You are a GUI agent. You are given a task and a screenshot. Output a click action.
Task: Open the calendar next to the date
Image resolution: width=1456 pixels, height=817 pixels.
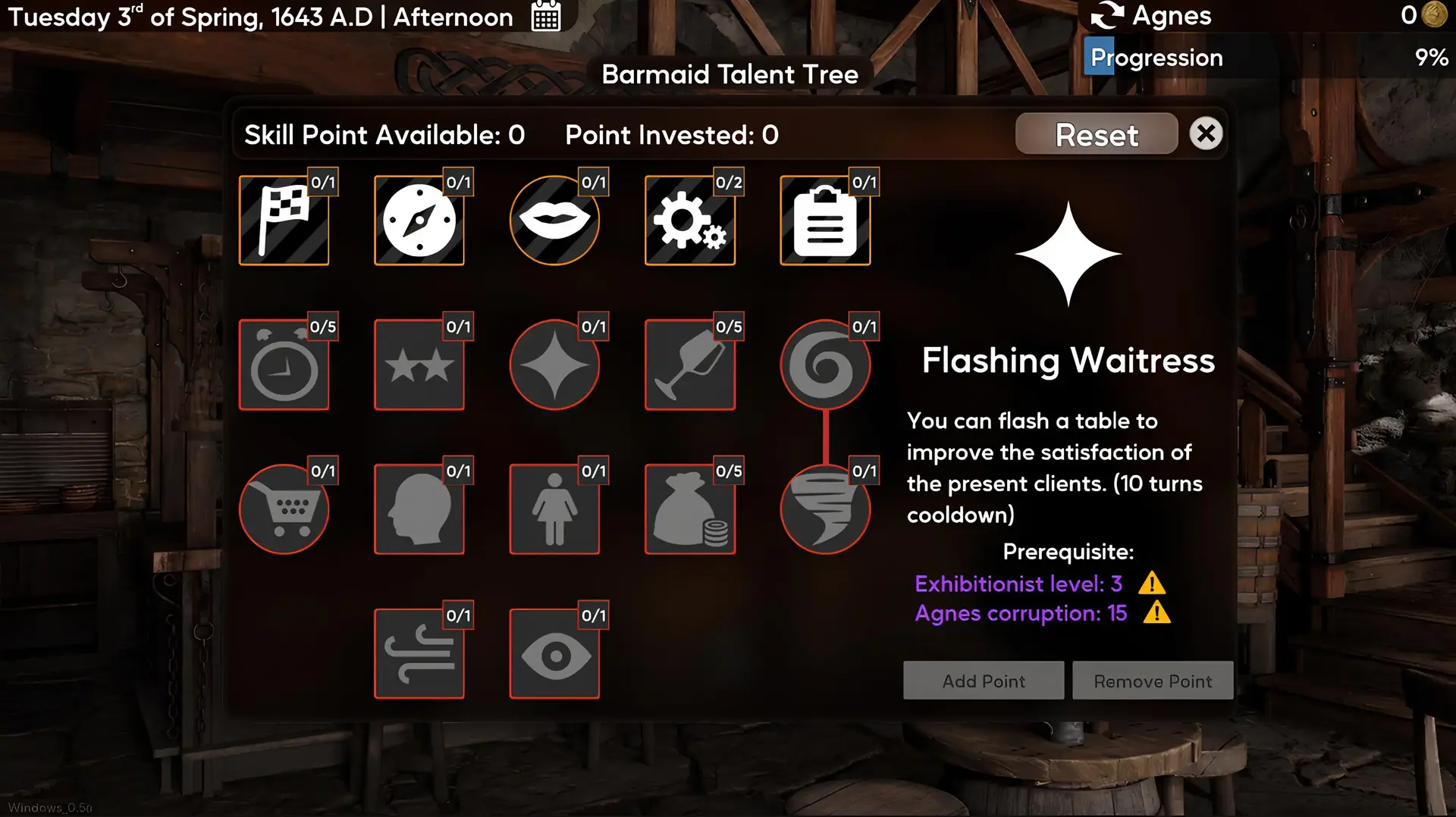point(546,17)
